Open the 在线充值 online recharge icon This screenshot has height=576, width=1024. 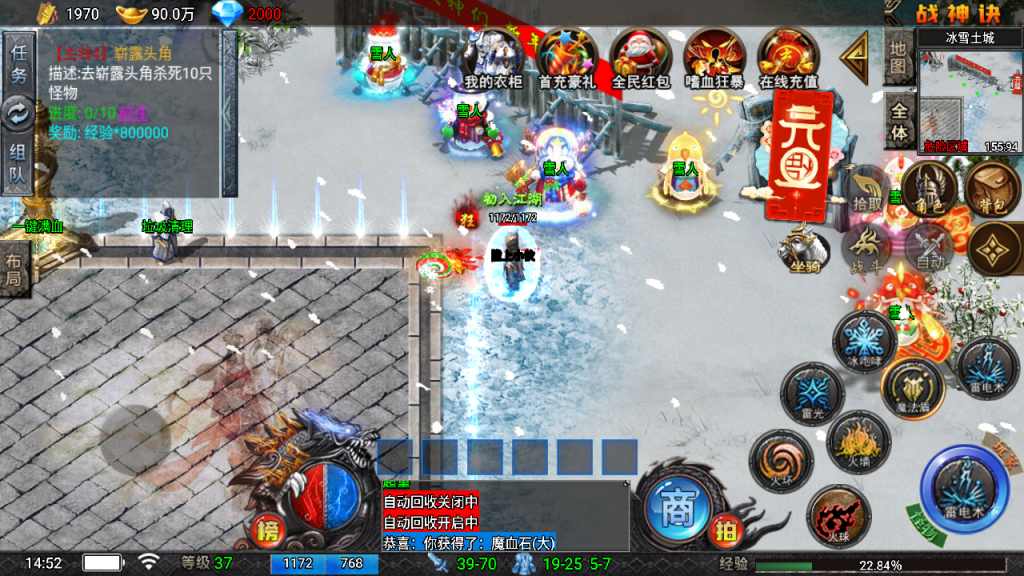788,58
